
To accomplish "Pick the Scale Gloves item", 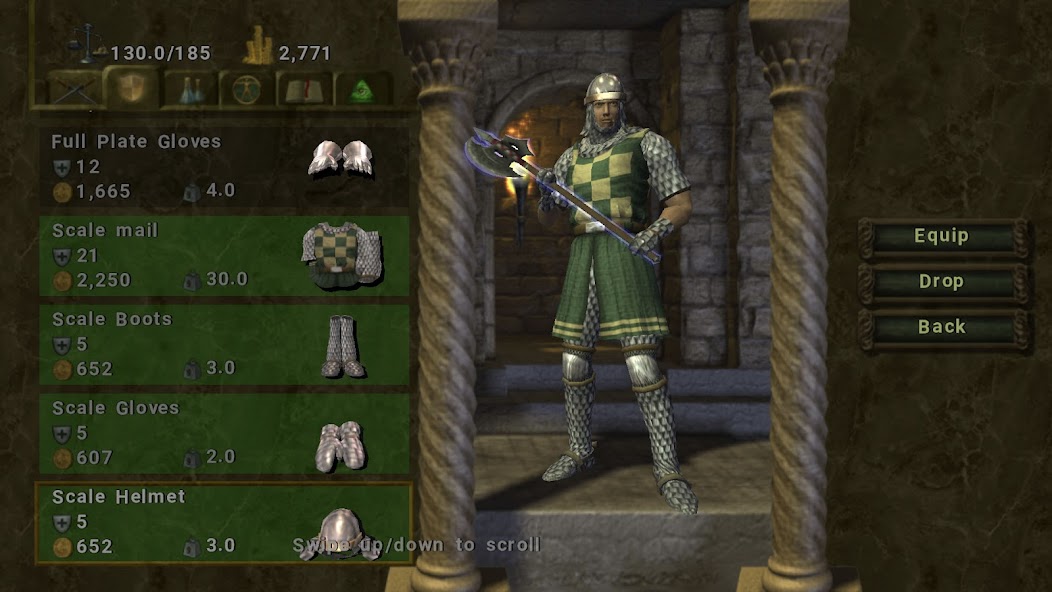I will click(224, 433).
